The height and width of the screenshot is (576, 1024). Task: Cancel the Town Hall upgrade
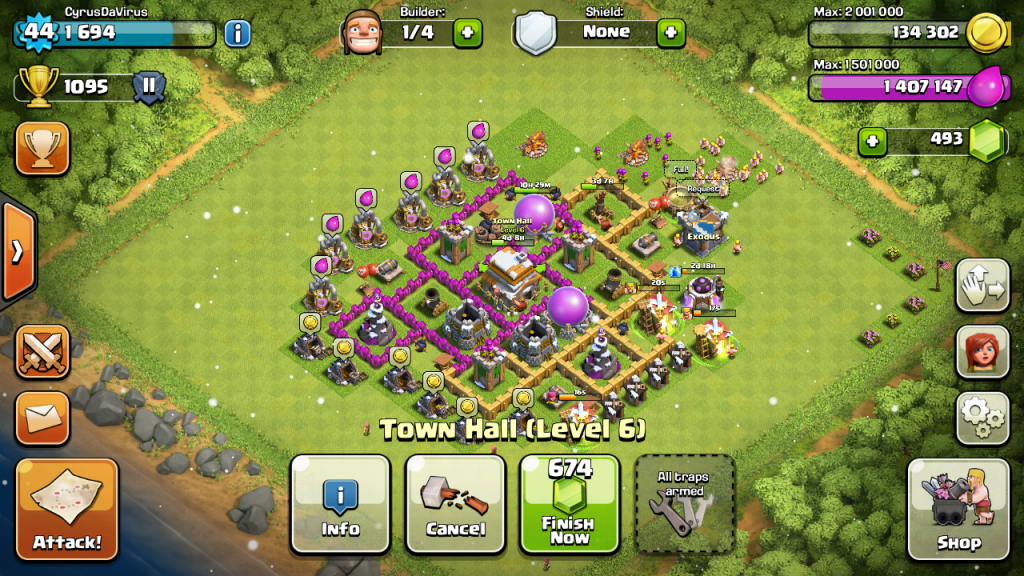[455, 504]
